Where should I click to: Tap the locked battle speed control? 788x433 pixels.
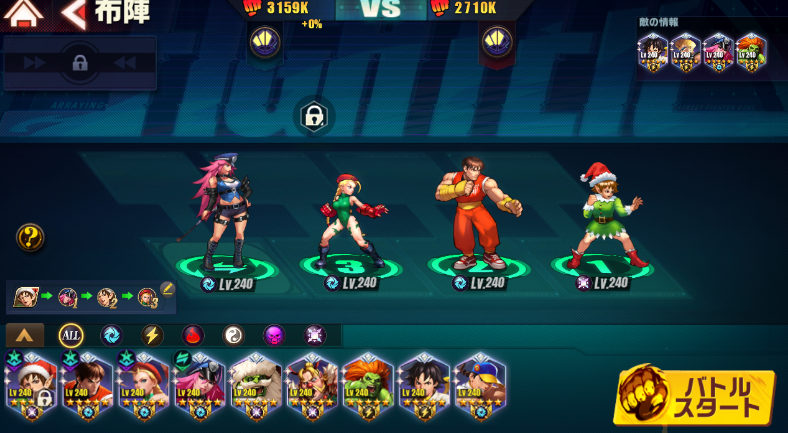tap(79, 63)
